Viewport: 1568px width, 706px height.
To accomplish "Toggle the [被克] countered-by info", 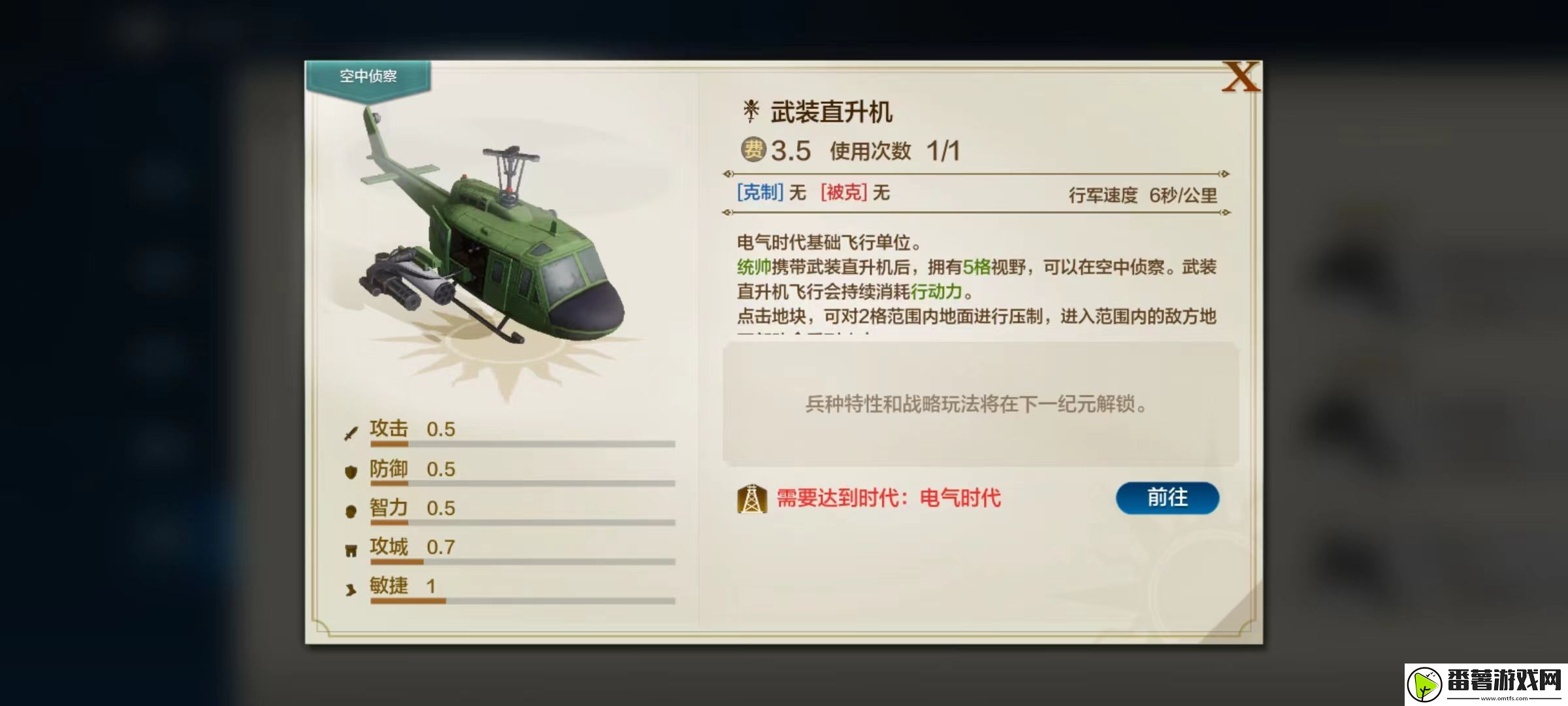I will click(x=842, y=193).
